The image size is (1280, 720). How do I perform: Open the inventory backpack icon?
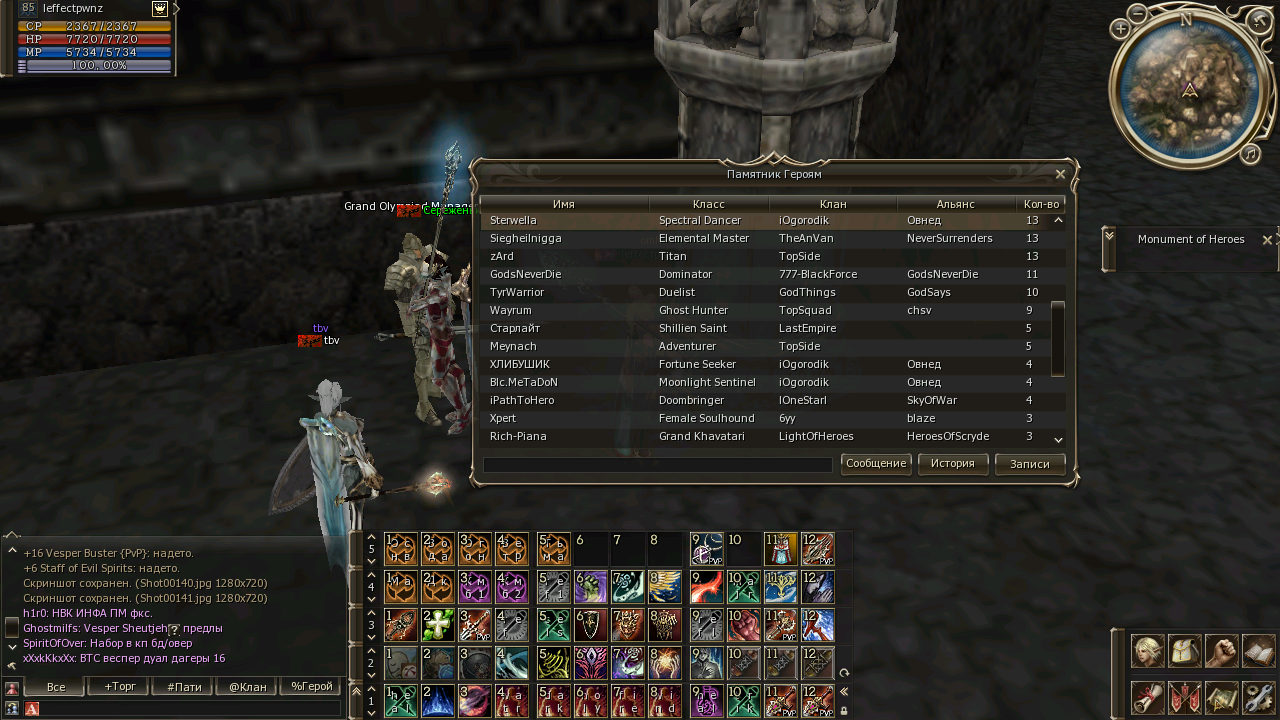(1185, 651)
